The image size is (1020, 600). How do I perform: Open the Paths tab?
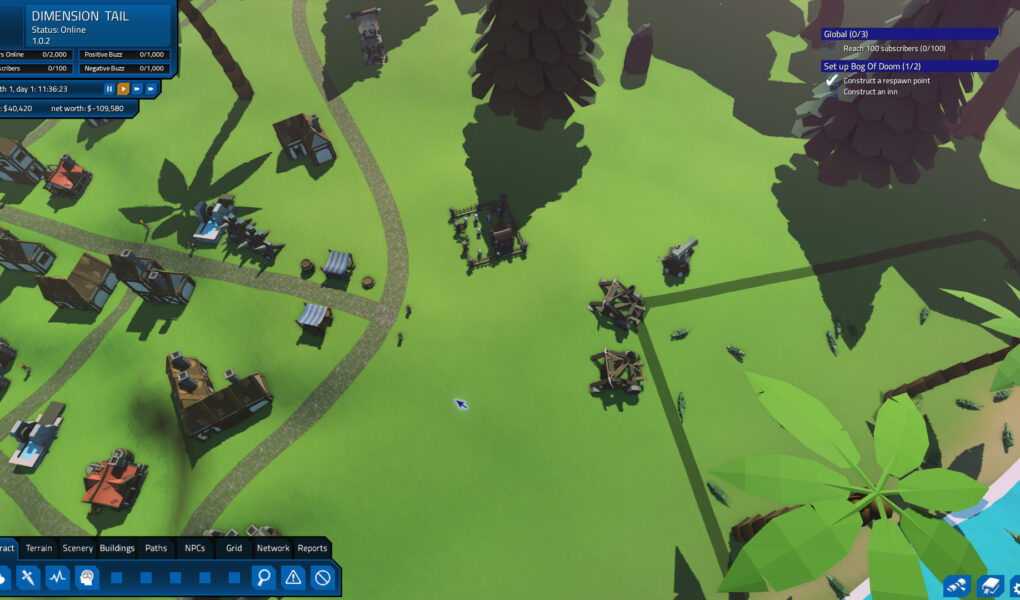(156, 548)
